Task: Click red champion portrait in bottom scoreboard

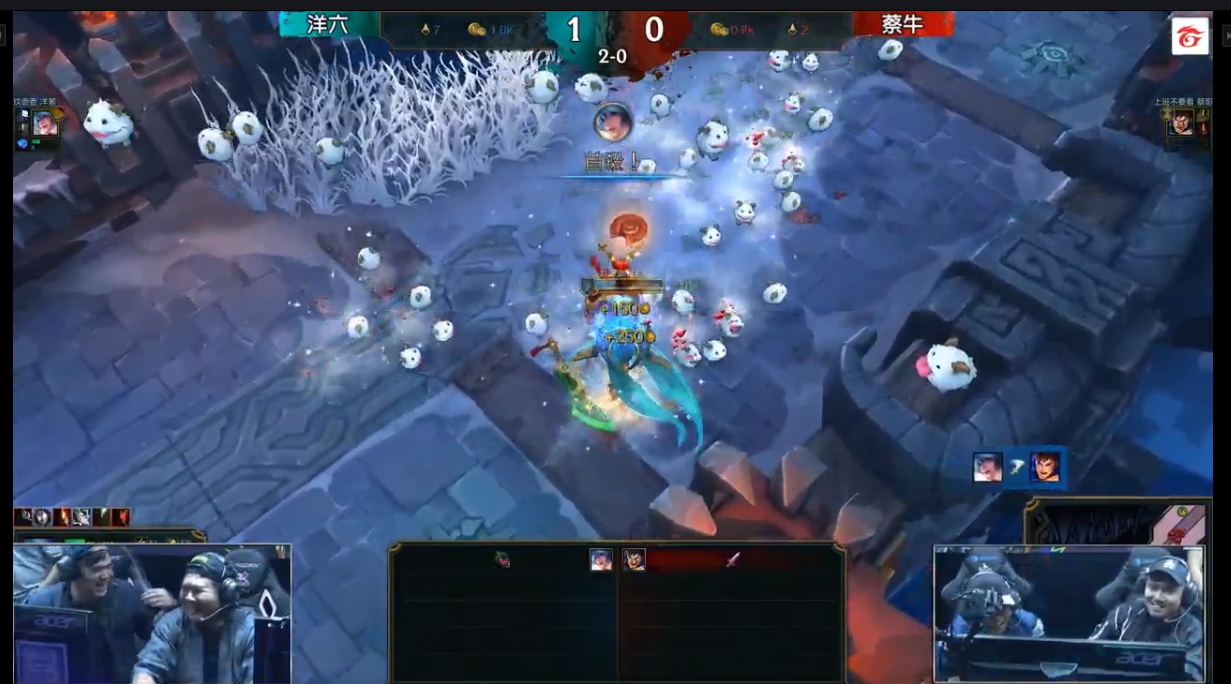Action: point(634,560)
